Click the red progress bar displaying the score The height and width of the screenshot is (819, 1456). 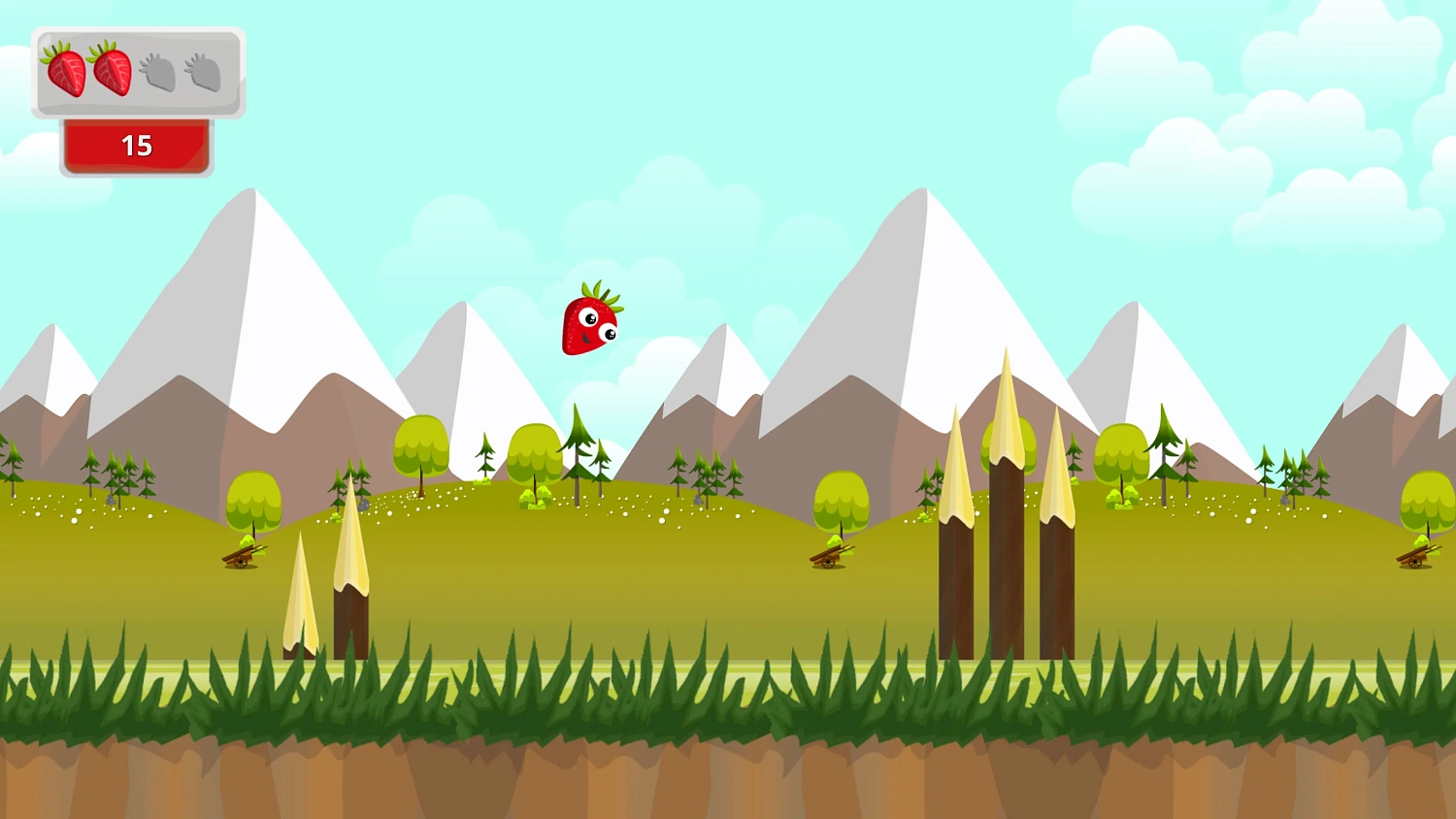pyautogui.click(x=136, y=147)
